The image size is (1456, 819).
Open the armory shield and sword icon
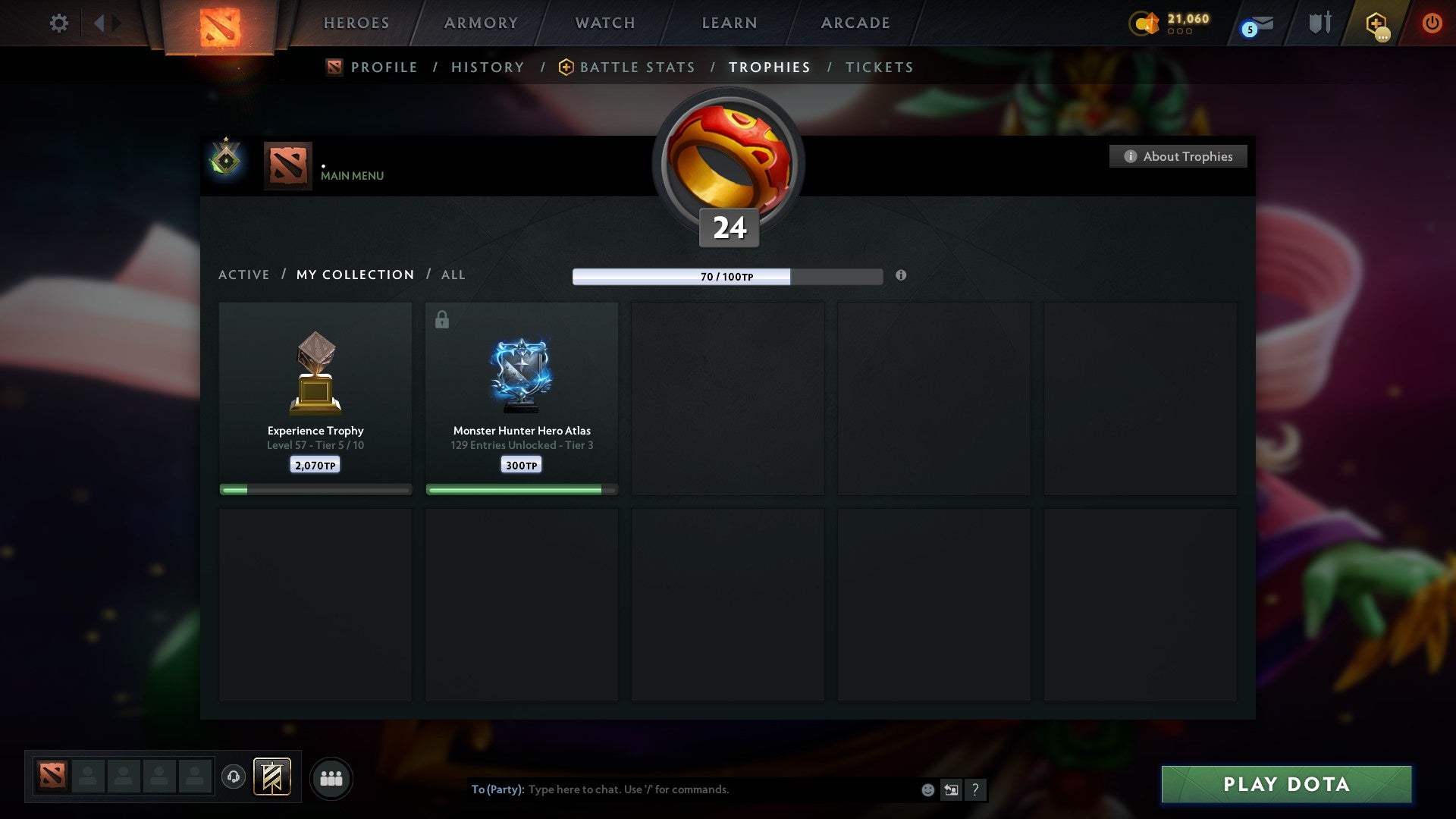[1319, 23]
